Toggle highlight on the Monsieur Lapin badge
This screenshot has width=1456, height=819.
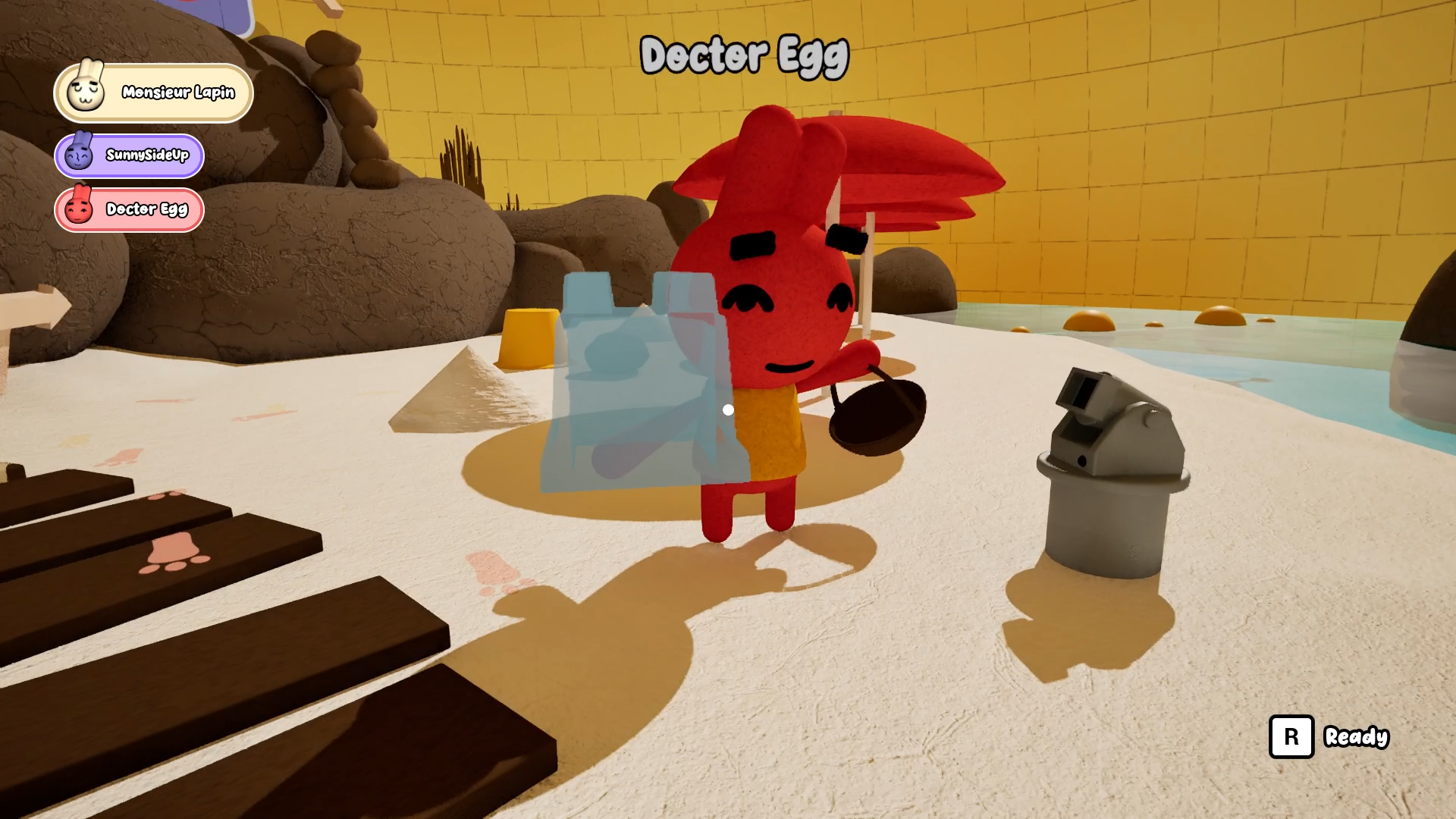coord(152,93)
